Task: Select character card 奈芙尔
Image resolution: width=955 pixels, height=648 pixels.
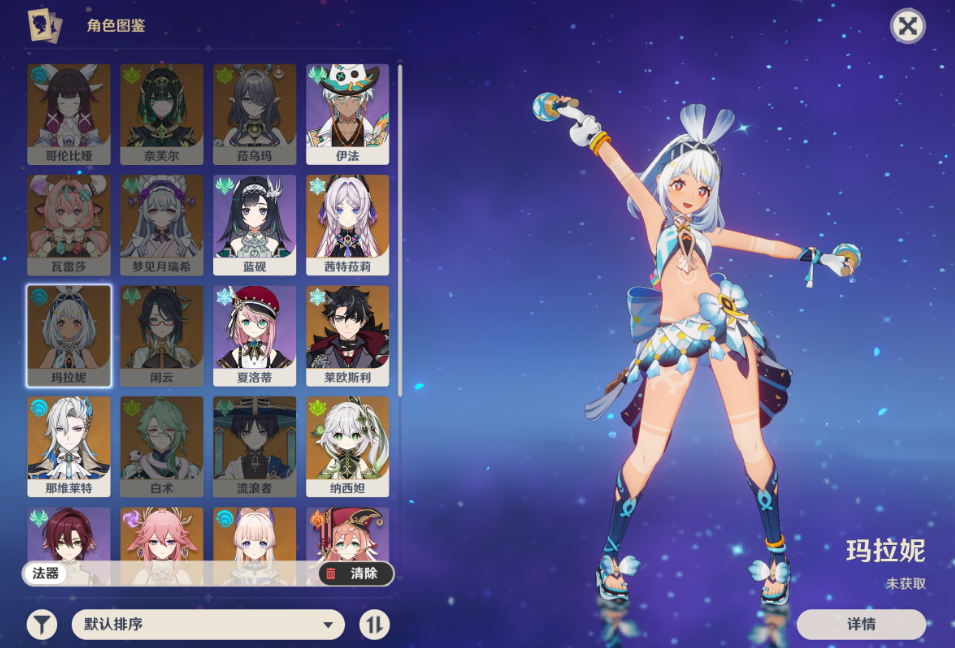Action: (162, 114)
